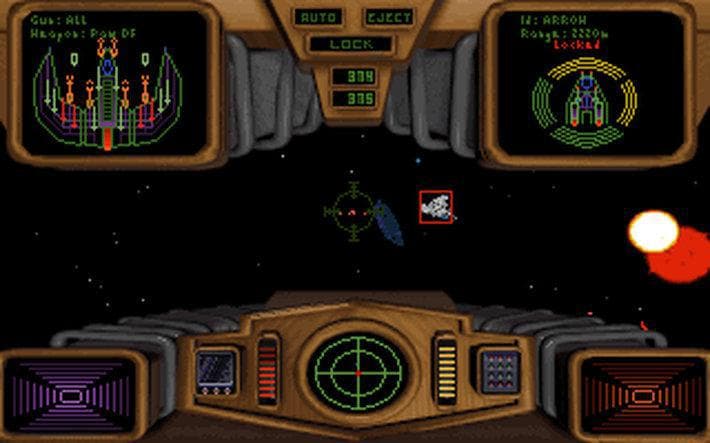
Task: Click the keypad panel right of radar
Action: click(x=496, y=368)
